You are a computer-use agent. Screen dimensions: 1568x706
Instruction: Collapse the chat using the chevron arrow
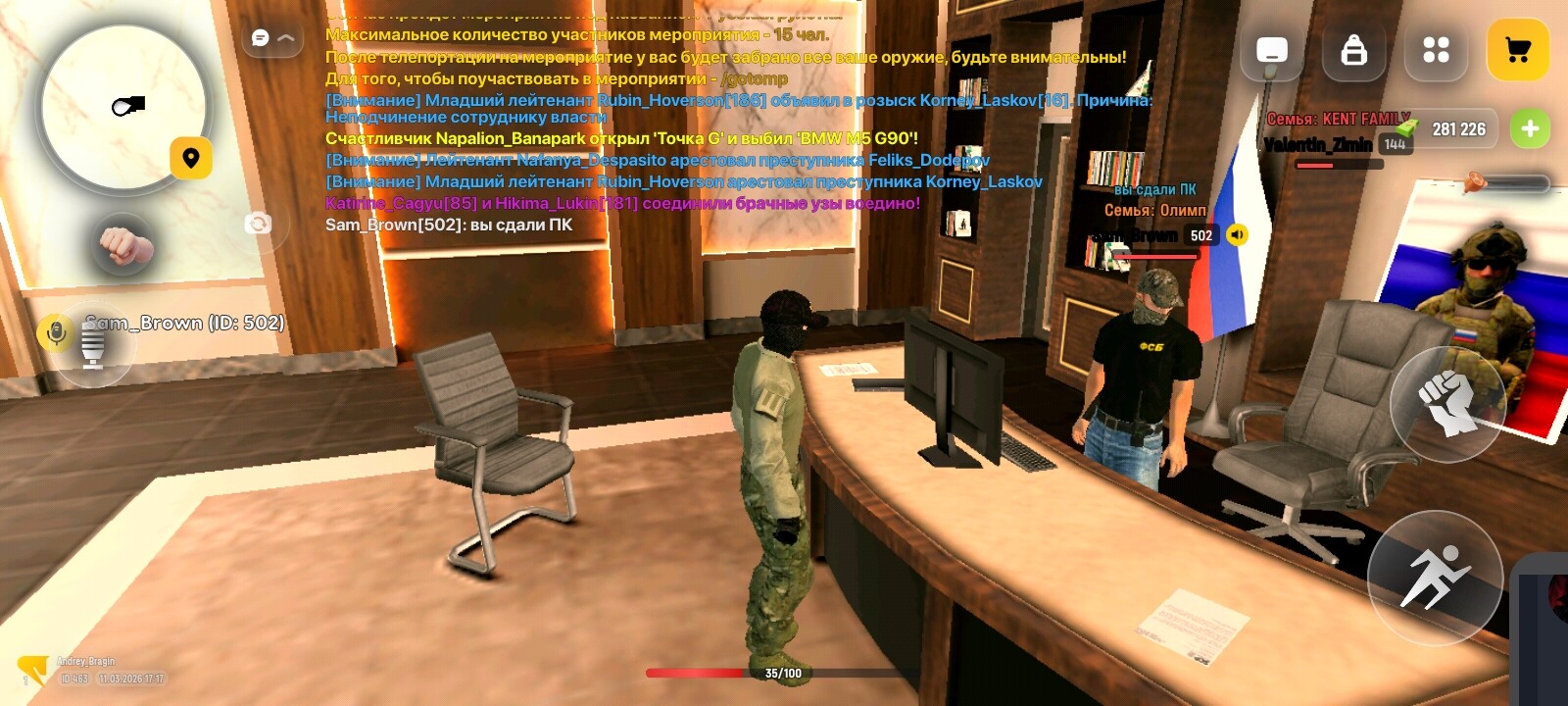tap(285, 36)
